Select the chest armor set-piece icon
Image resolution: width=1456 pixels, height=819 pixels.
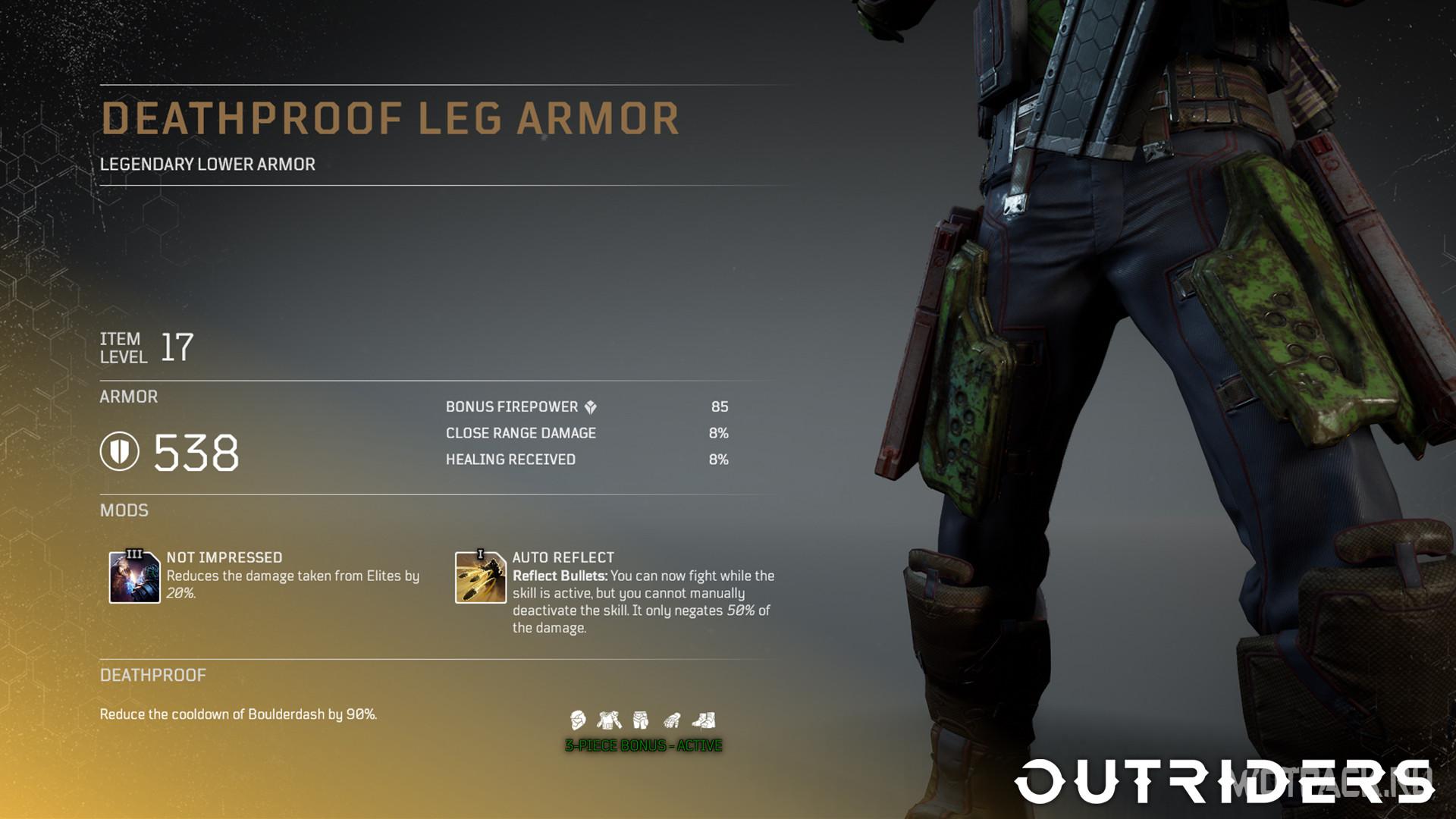click(x=608, y=719)
